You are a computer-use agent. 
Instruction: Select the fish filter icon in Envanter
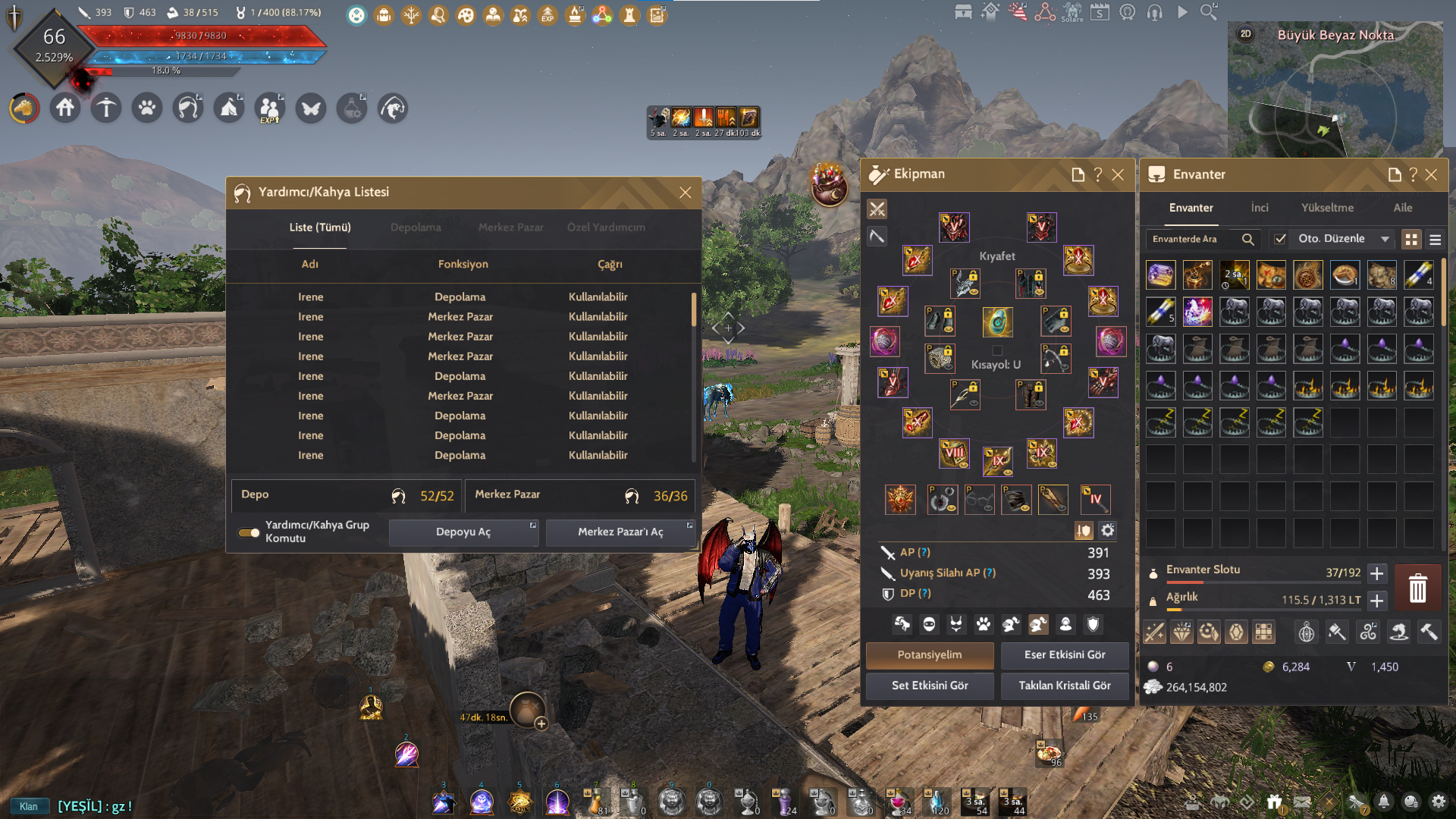point(1399,632)
